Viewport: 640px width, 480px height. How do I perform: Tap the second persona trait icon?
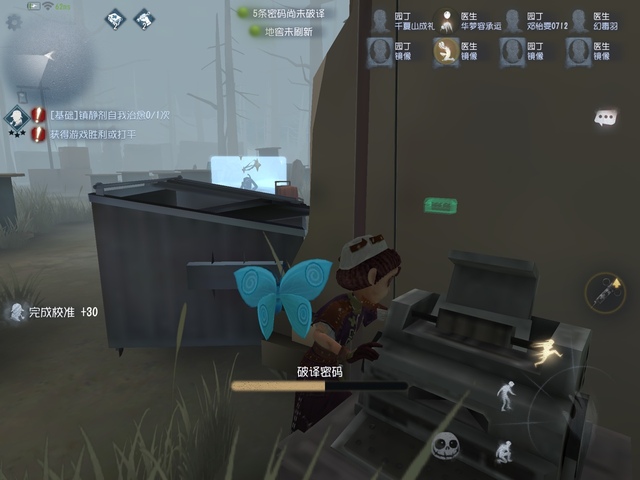[x=144, y=18]
